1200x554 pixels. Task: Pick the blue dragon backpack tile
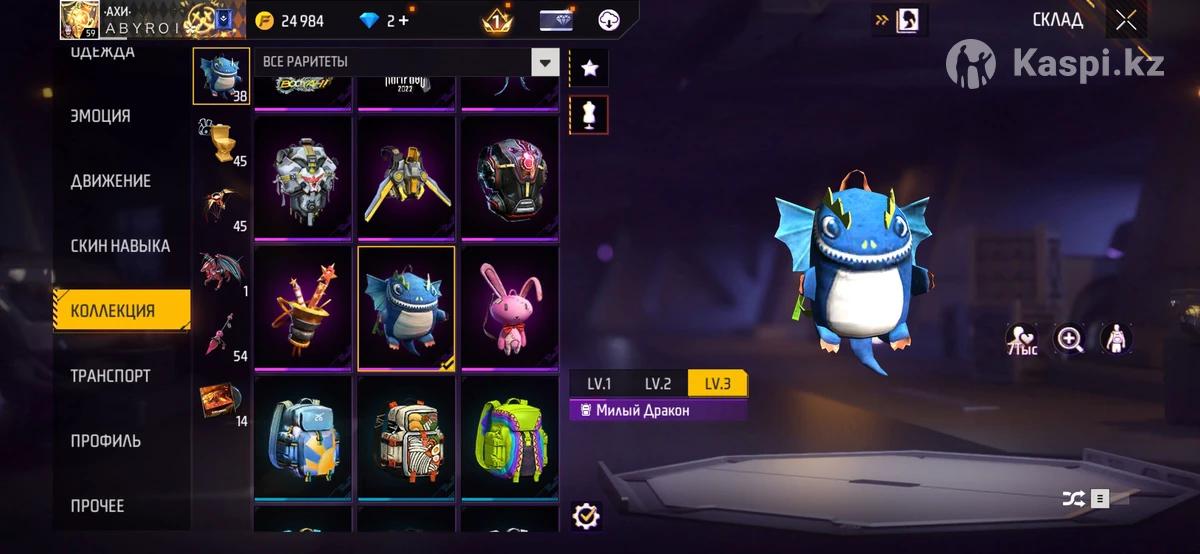pos(406,307)
